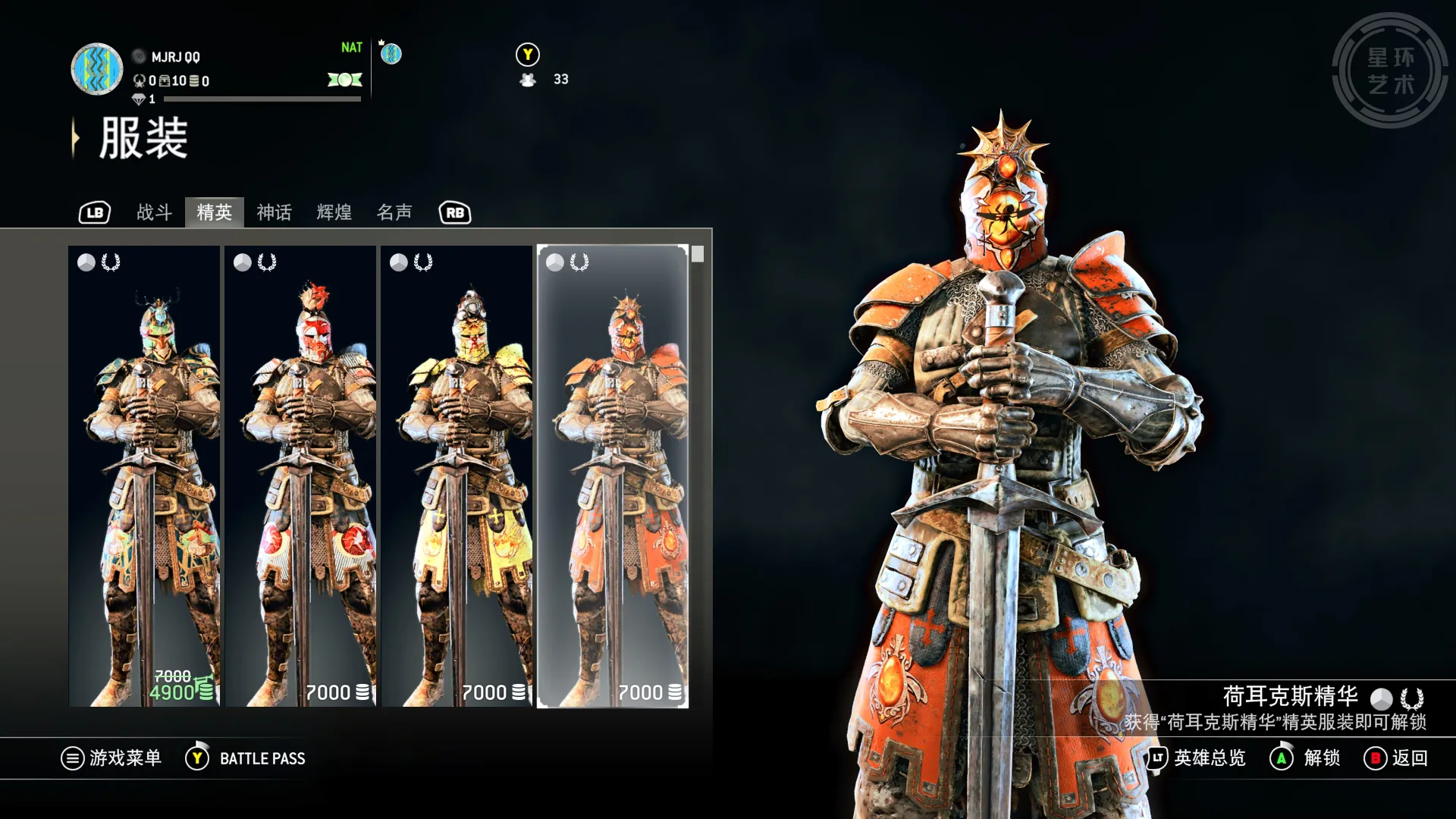Switch to the 战斗 tab
Viewport: 1456px width, 819px height.
click(x=152, y=213)
